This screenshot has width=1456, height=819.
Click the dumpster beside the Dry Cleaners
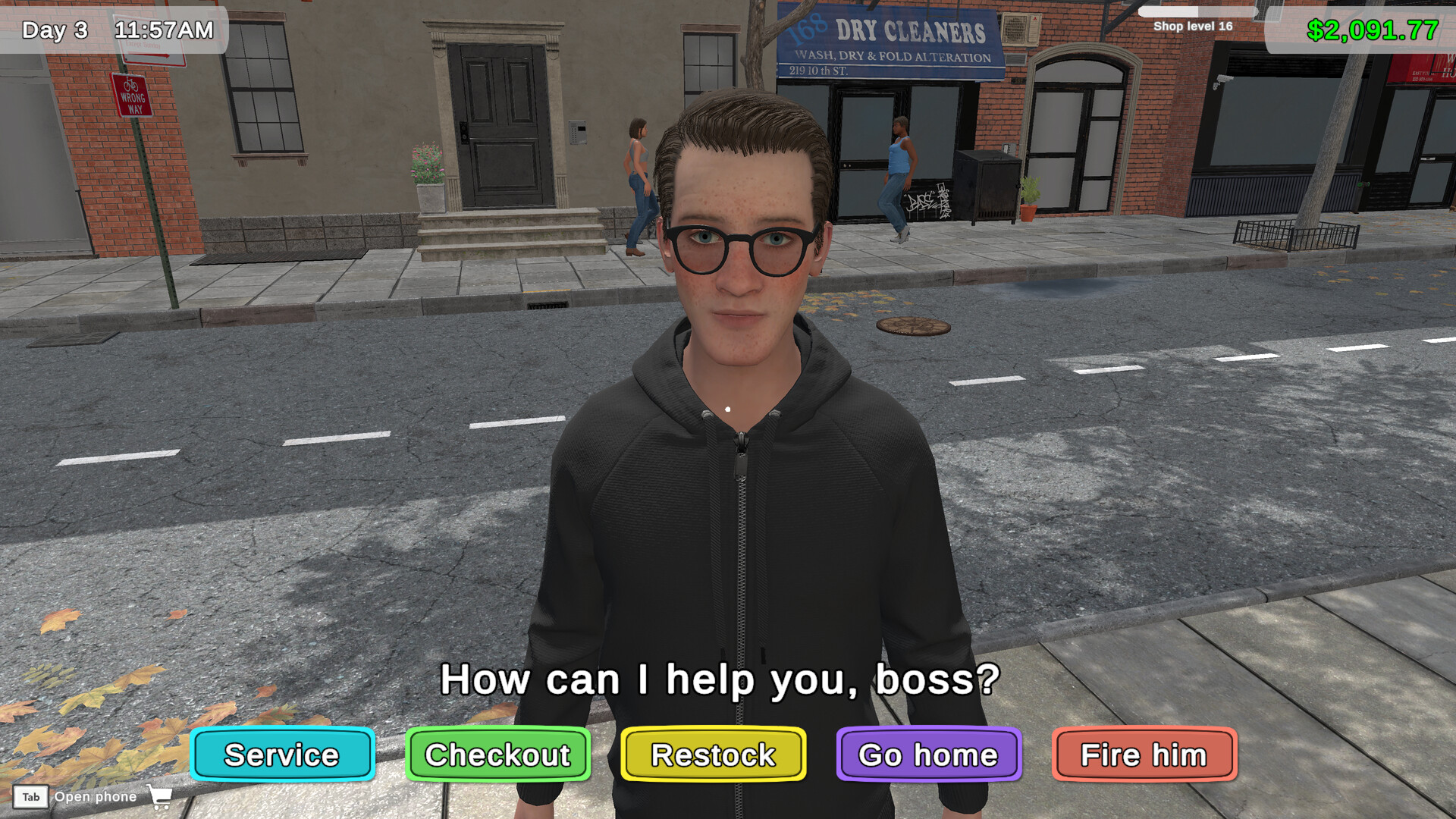[986, 186]
